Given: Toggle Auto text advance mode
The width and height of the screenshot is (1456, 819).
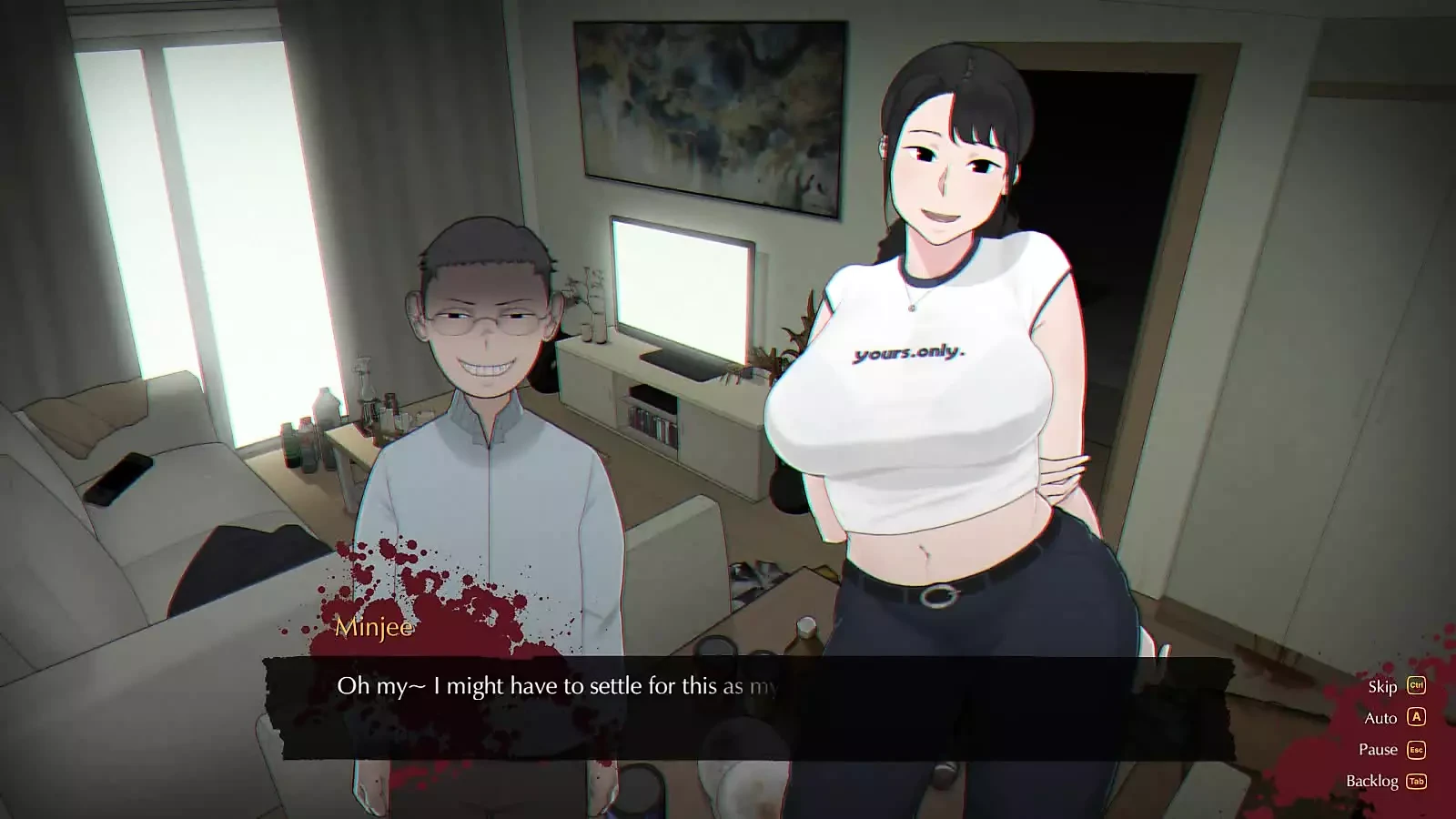Looking at the screenshot, I should tap(1380, 718).
